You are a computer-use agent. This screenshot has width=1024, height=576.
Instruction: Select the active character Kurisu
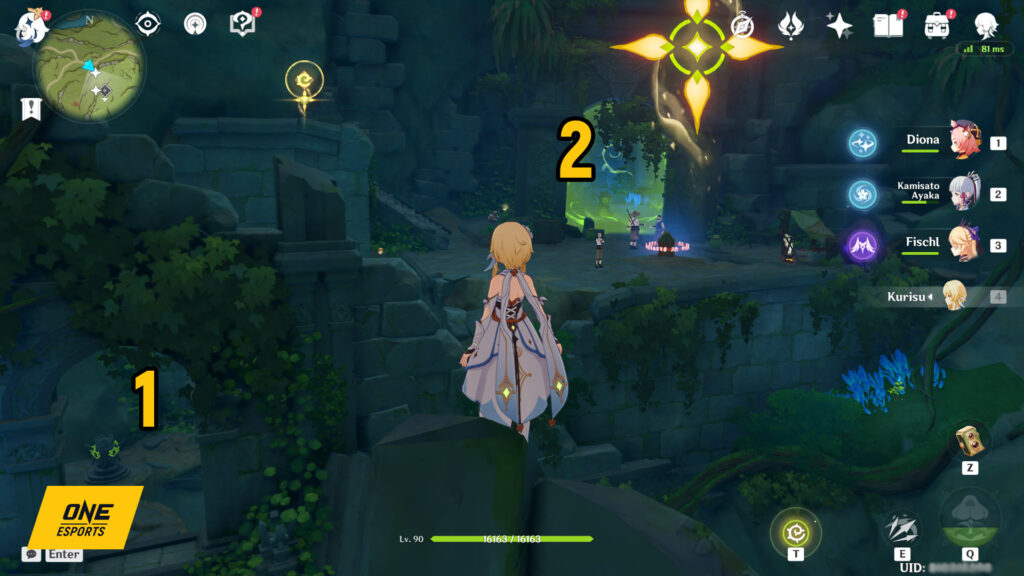pos(955,296)
